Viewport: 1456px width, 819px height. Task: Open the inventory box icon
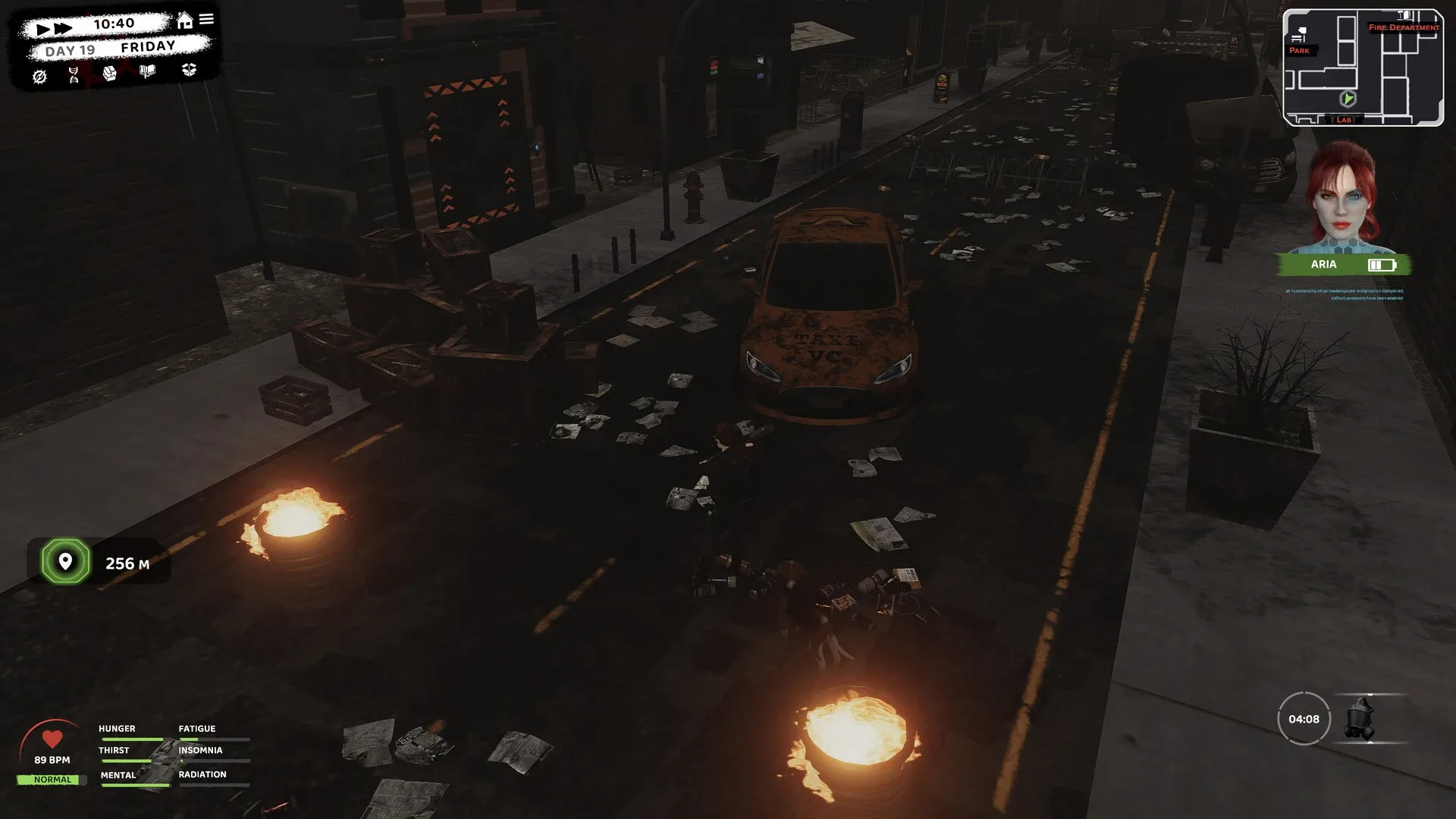[x=190, y=71]
